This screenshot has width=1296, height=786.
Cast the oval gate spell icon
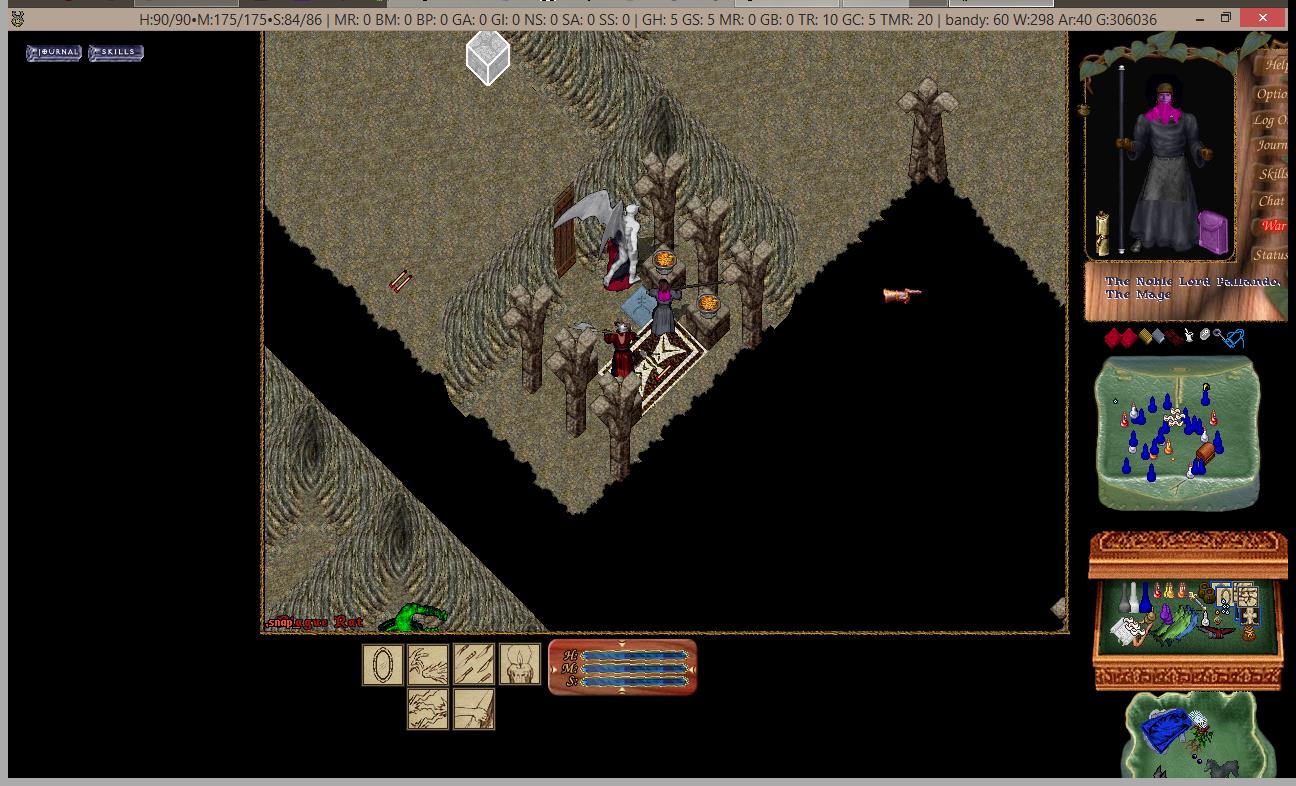click(382, 665)
